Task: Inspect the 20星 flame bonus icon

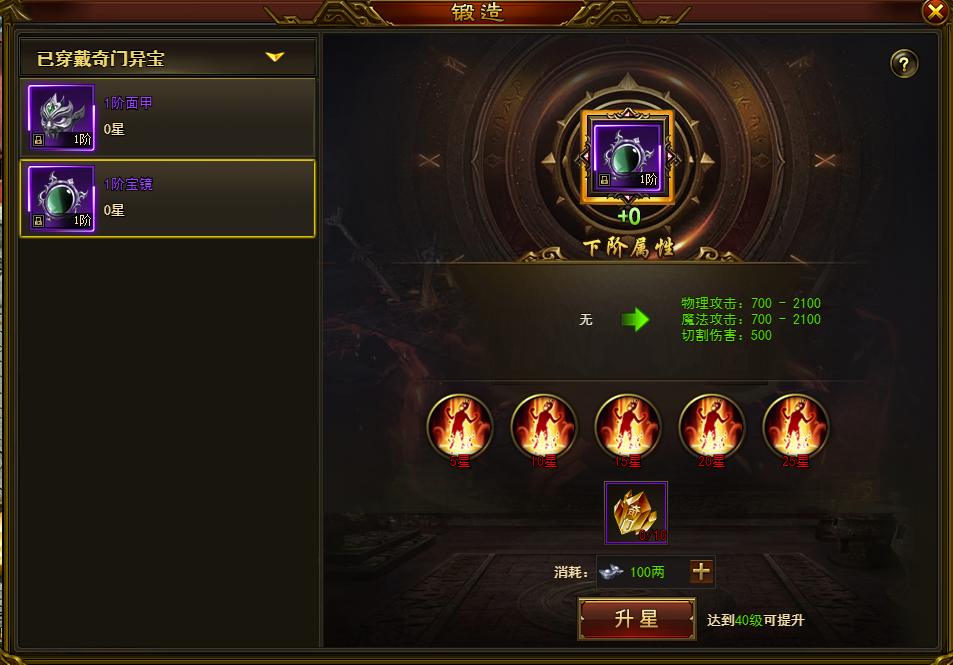Action: (712, 426)
